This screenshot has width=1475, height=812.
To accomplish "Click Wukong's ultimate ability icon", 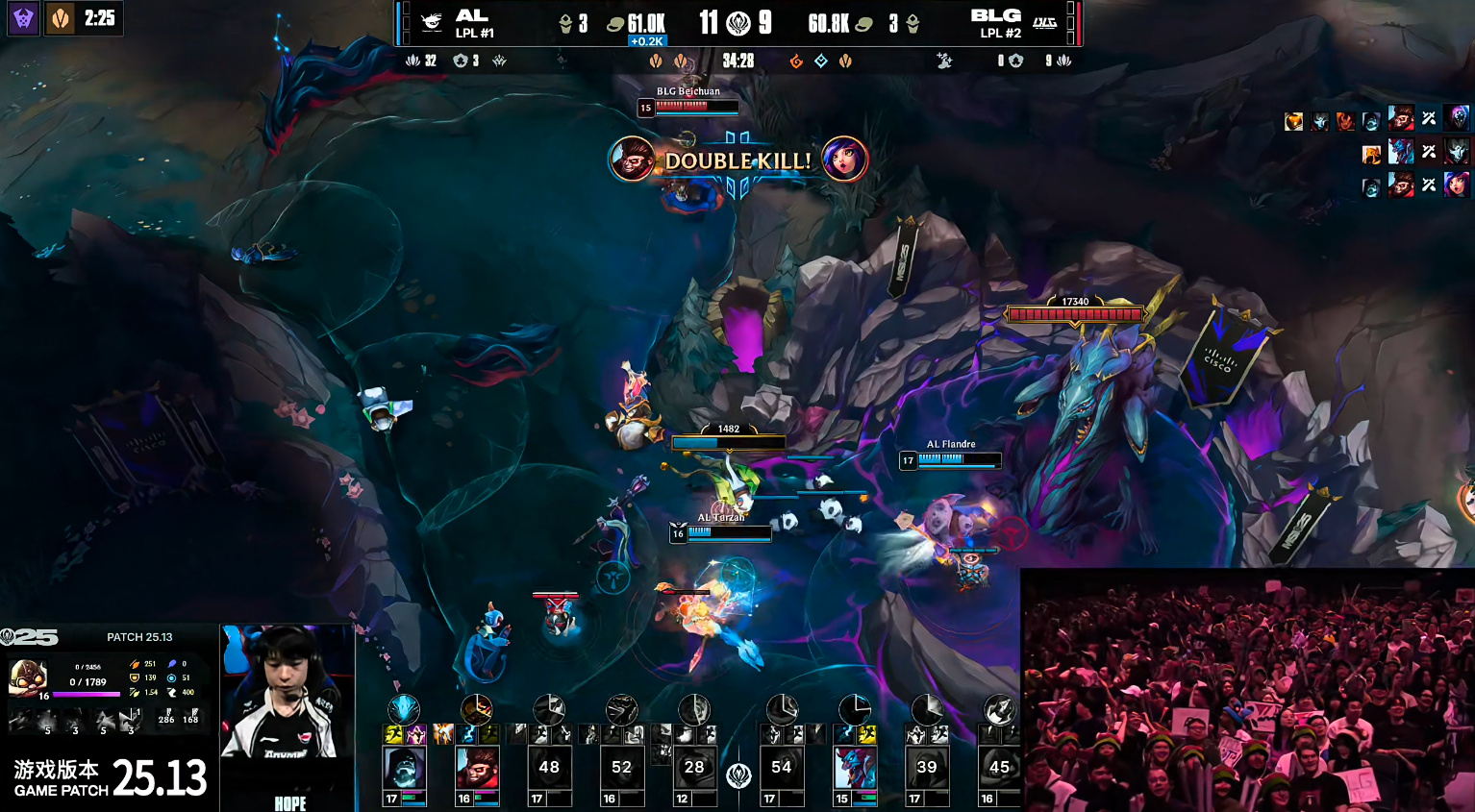I will pyautogui.click(x=476, y=709).
